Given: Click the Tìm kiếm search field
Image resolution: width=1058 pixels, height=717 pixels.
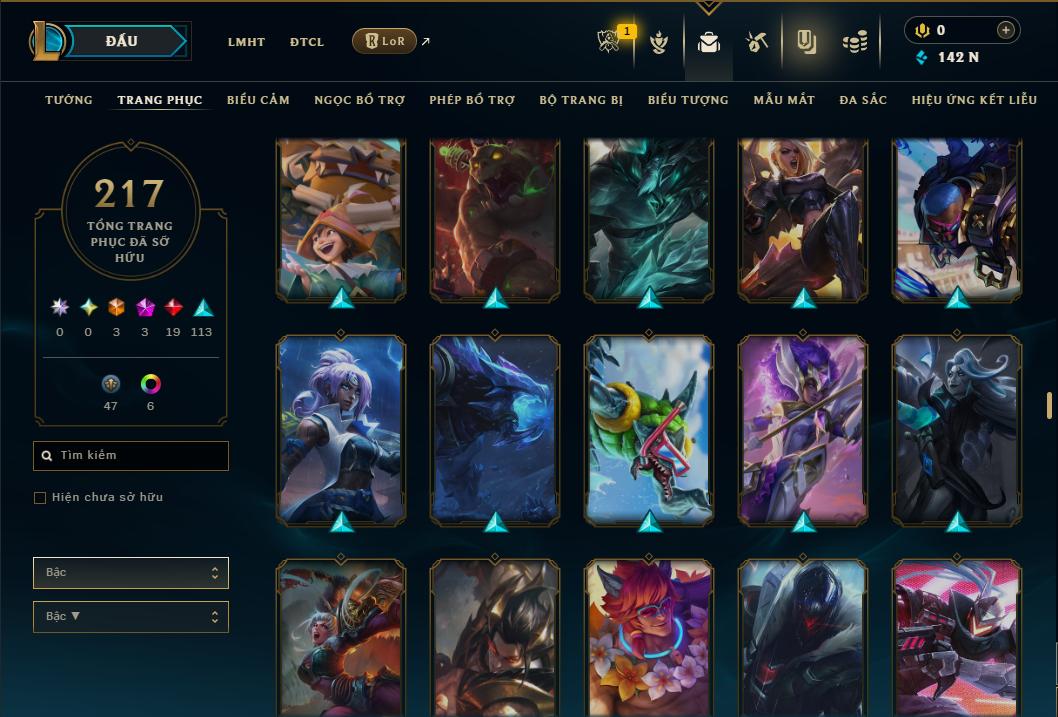Looking at the screenshot, I should [131, 456].
